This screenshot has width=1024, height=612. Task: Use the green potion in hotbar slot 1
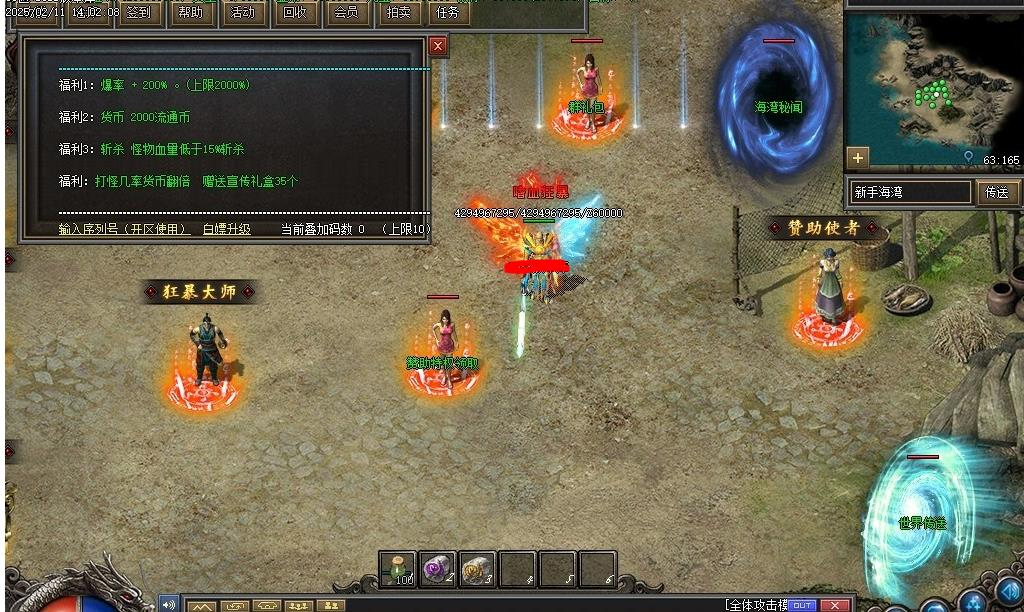tap(398, 569)
